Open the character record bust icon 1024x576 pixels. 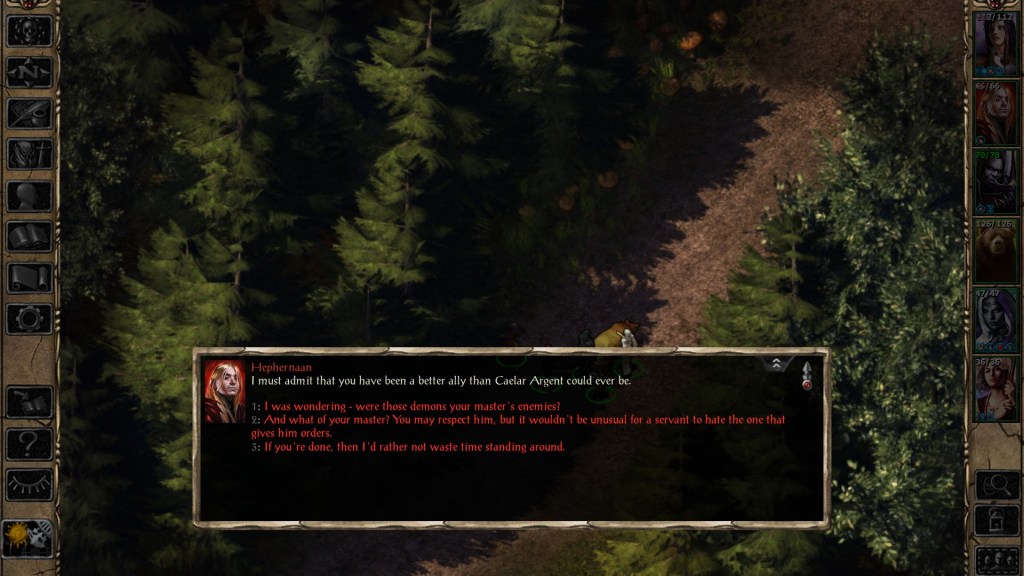29,195
